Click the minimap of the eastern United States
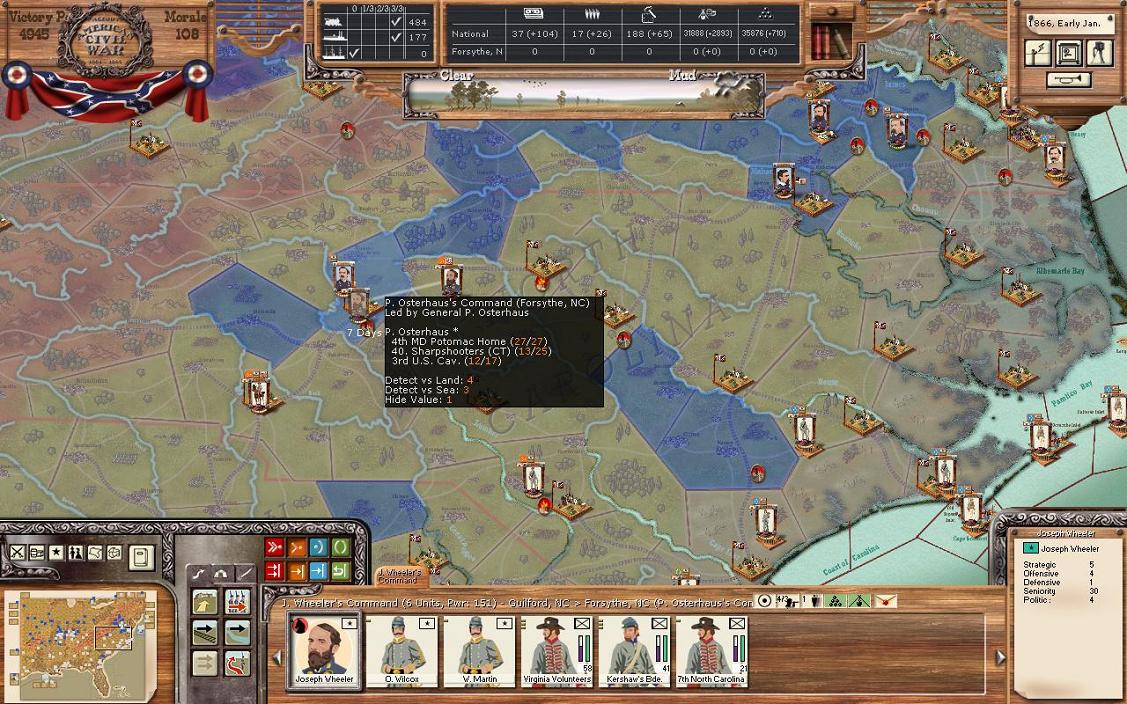Image resolution: width=1127 pixels, height=704 pixels. point(80,642)
